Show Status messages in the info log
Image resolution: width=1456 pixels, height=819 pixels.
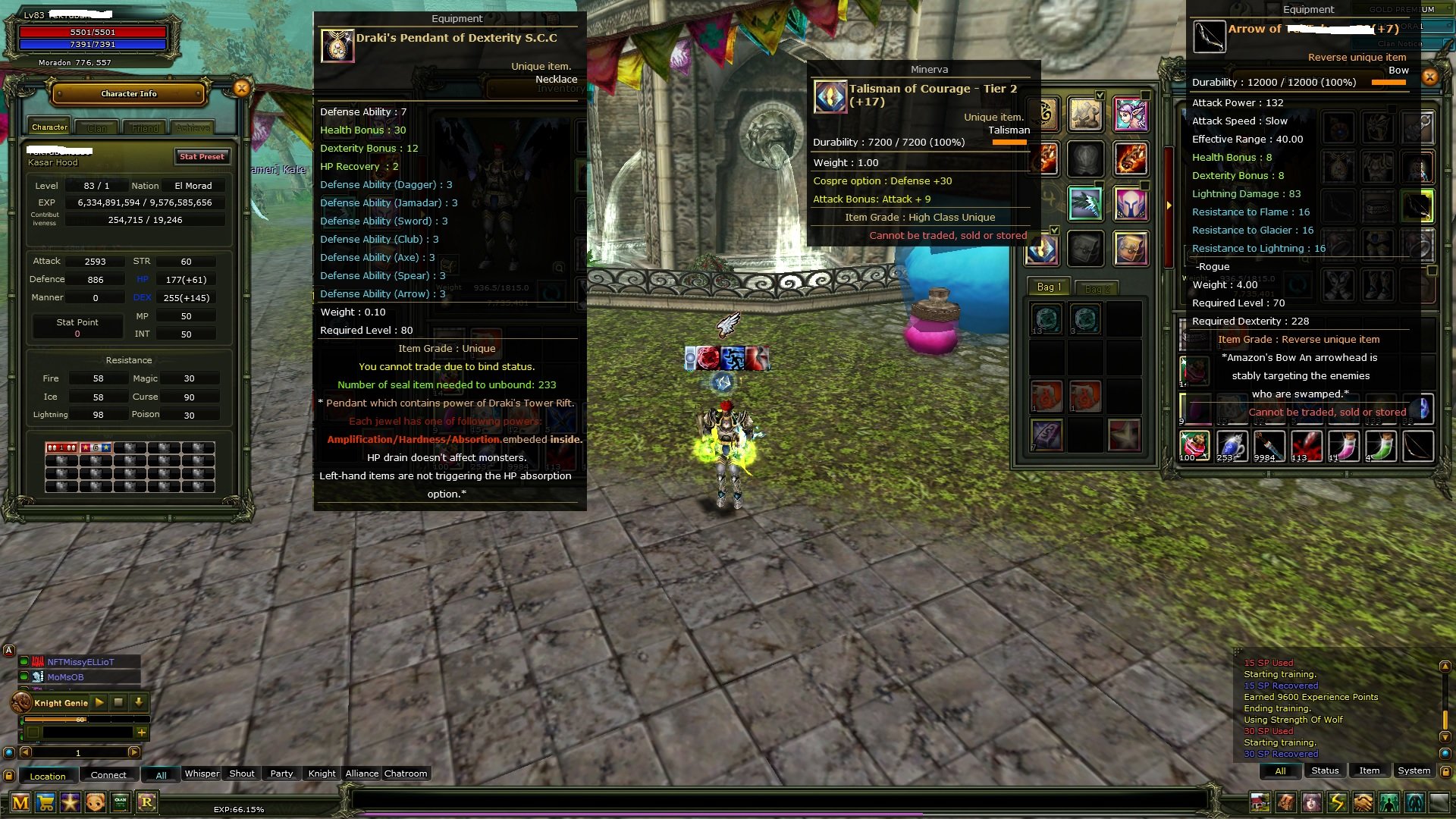click(1325, 771)
